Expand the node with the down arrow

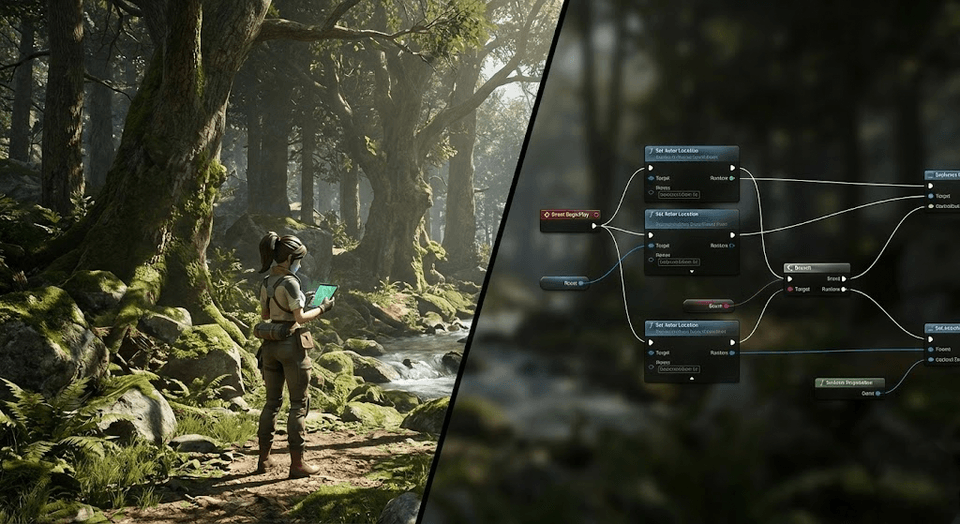tap(692, 270)
